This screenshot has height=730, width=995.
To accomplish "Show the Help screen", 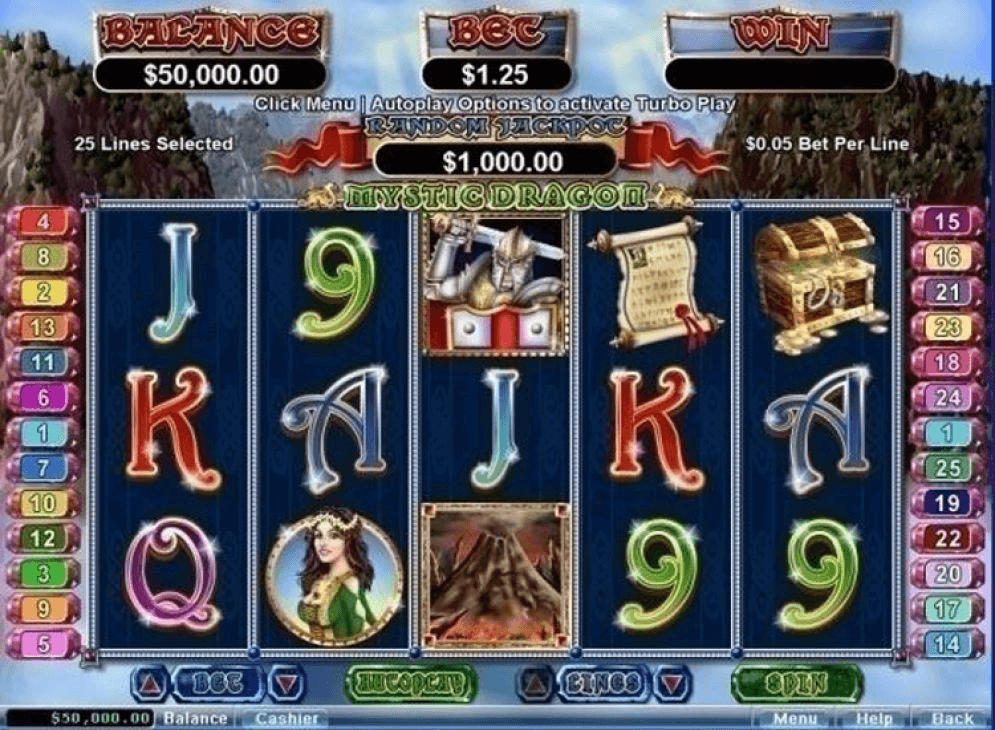I will (x=873, y=718).
